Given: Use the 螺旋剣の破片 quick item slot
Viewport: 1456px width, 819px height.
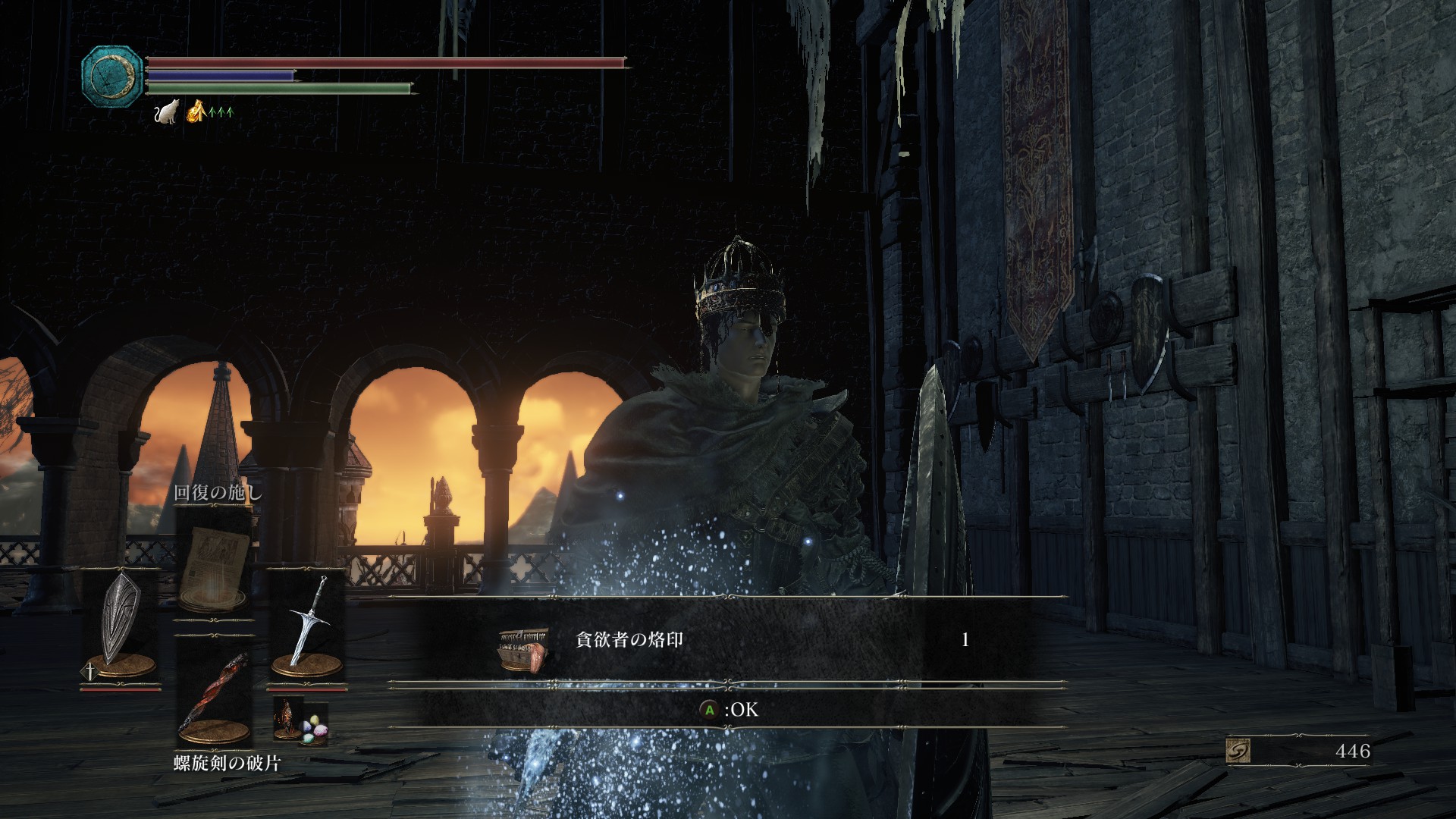Looking at the screenshot, I should click(214, 698).
